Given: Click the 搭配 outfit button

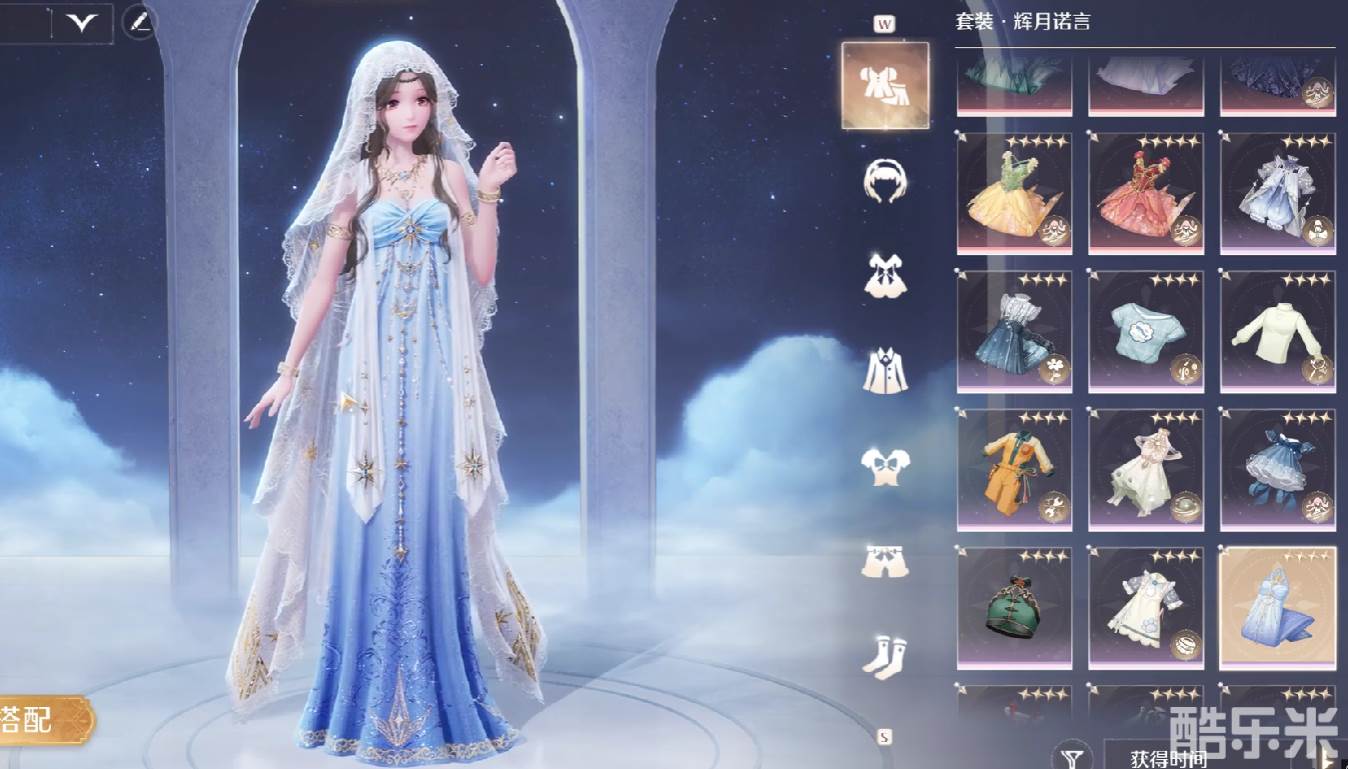Looking at the screenshot, I should coord(40,719).
